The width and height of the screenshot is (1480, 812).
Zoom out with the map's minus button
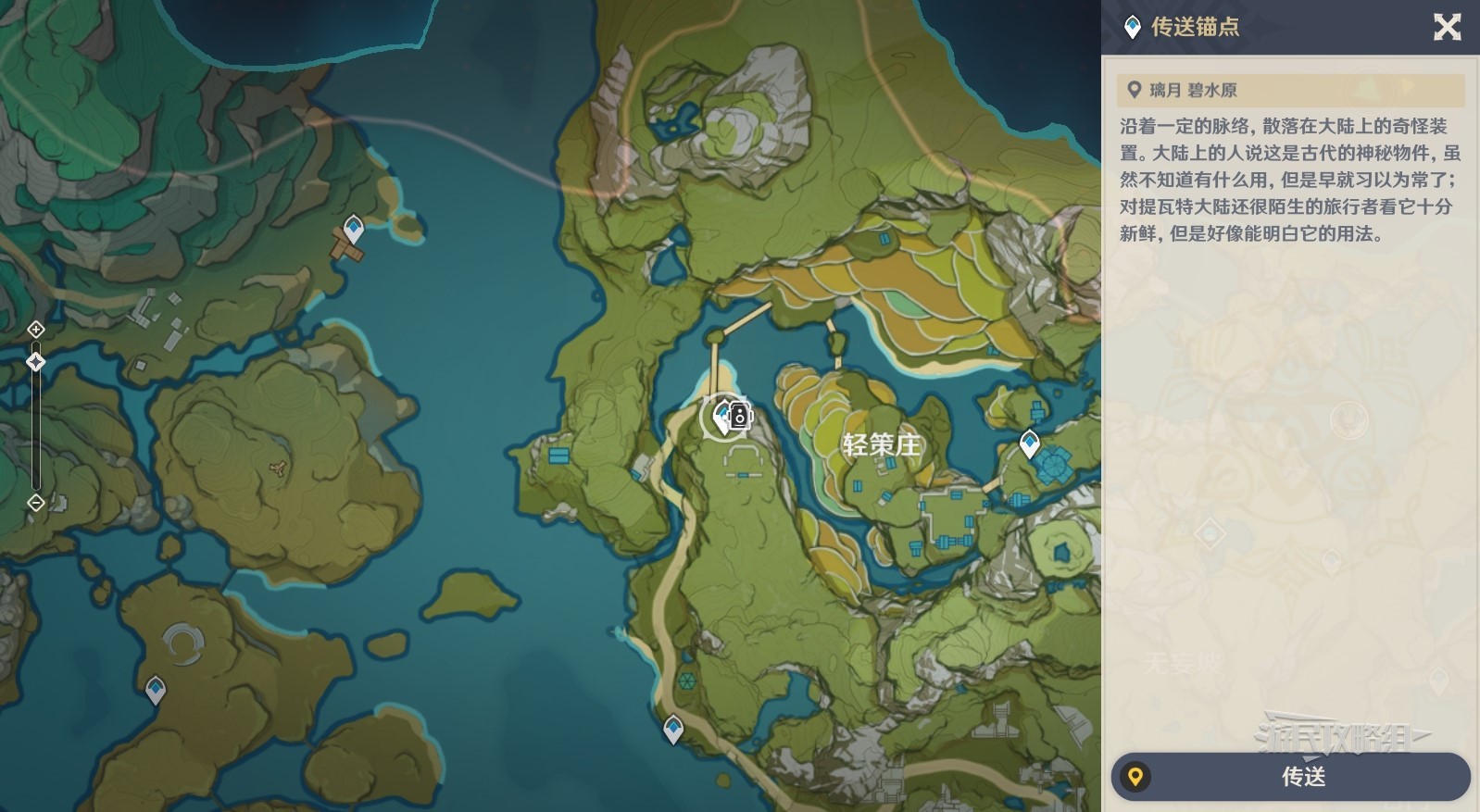[x=35, y=503]
